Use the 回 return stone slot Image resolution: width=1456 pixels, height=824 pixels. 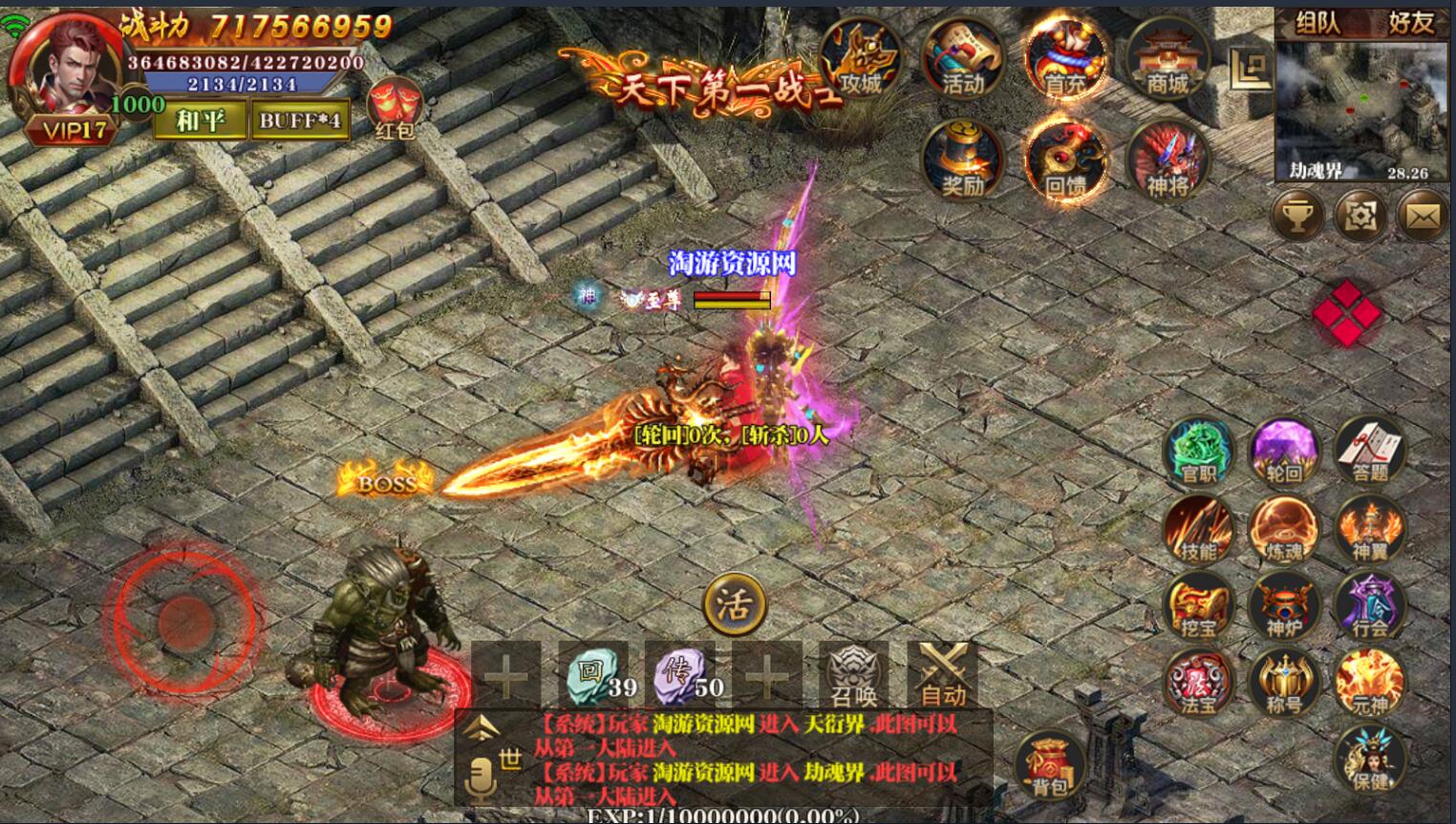[593, 675]
